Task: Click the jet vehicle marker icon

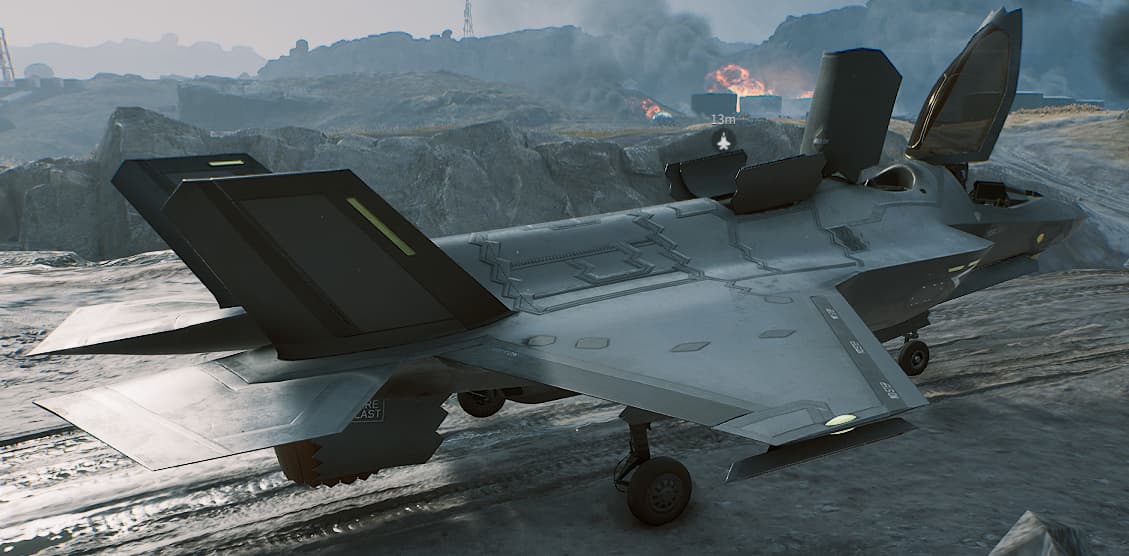Action: click(723, 142)
